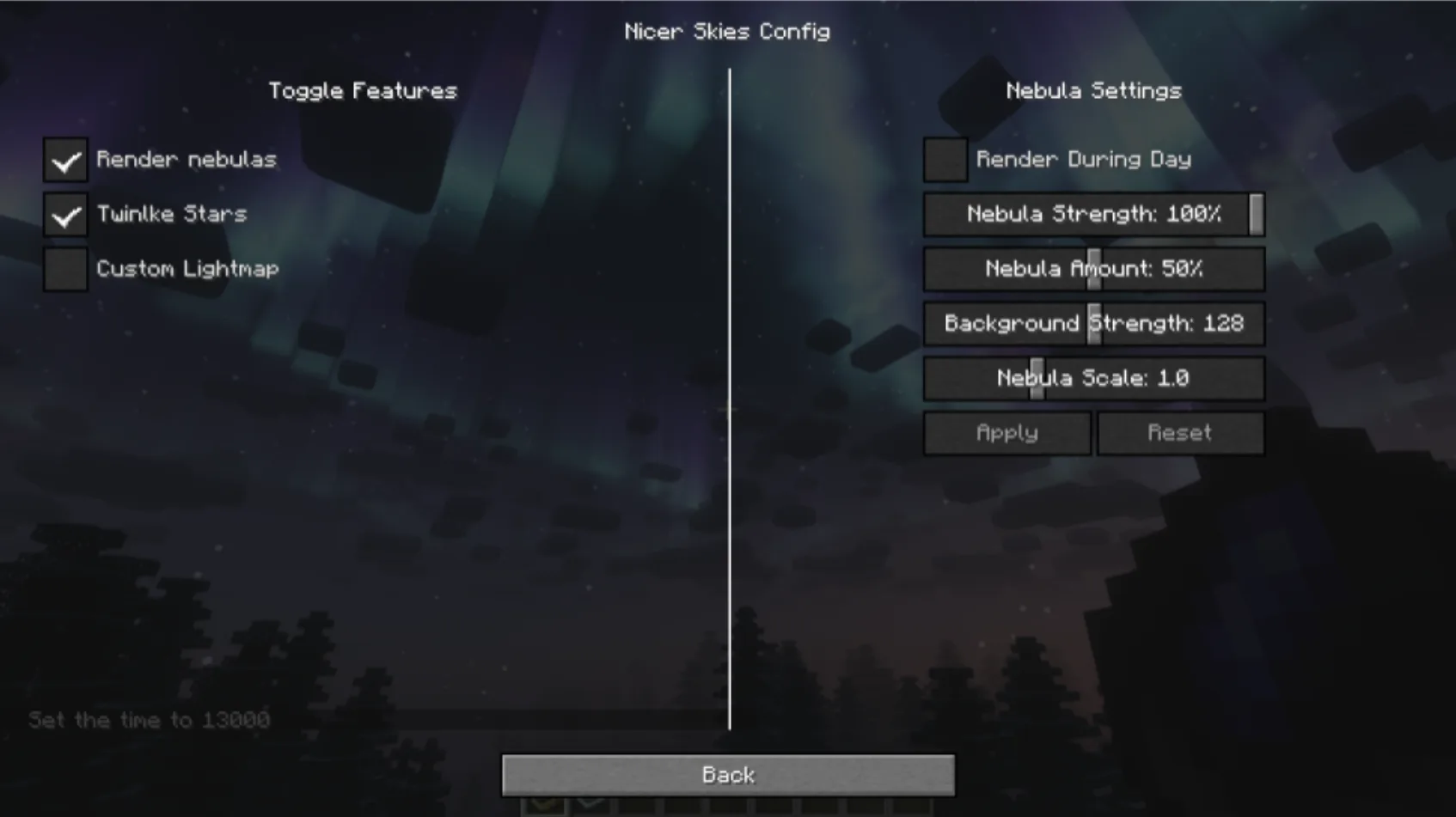Click the Twinlke Stars checkmark icon

(65, 215)
